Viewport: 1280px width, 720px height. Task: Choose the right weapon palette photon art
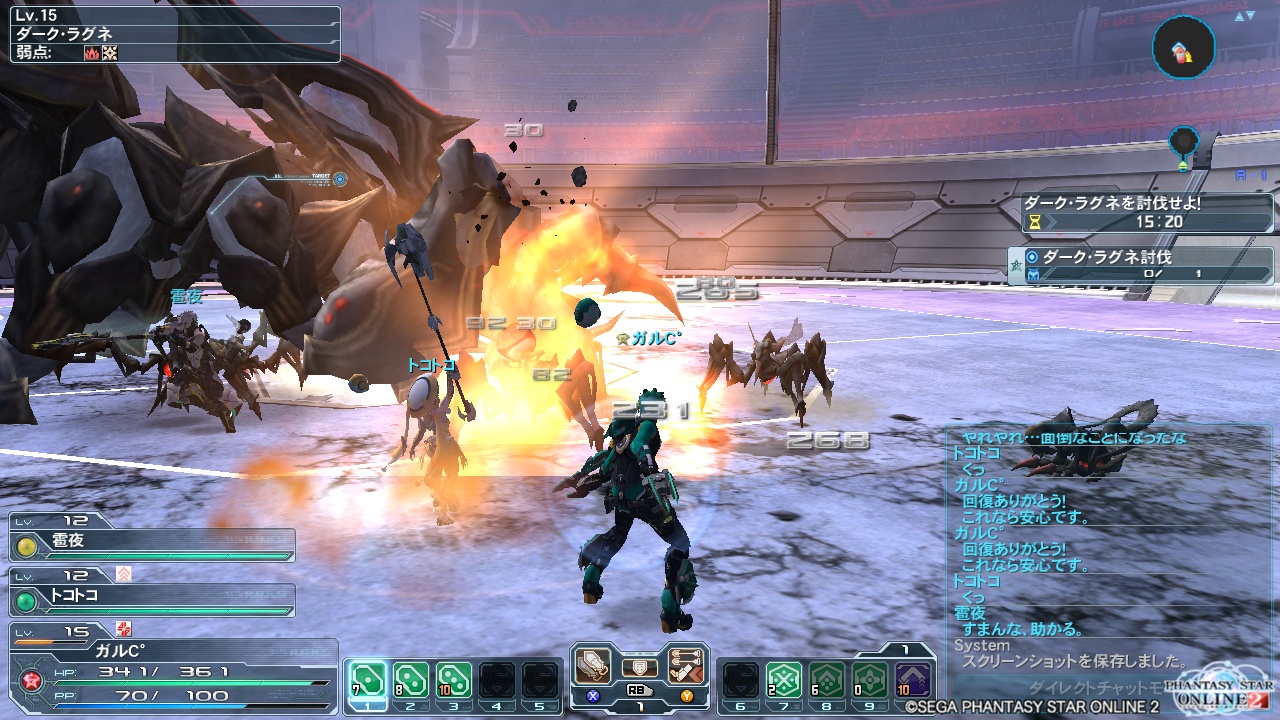pos(686,667)
